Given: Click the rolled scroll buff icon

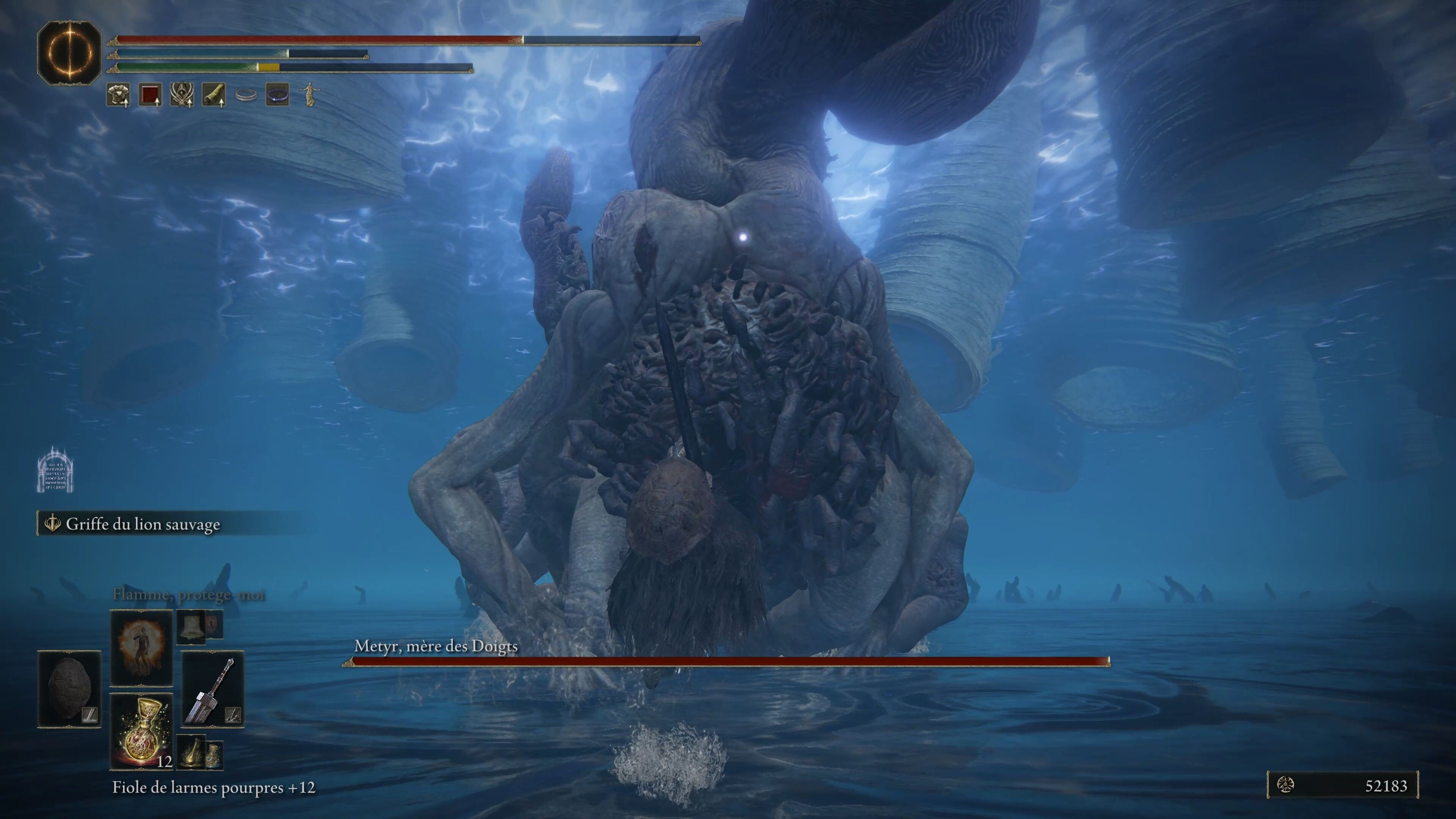Looking at the screenshot, I should click(x=213, y=95).
